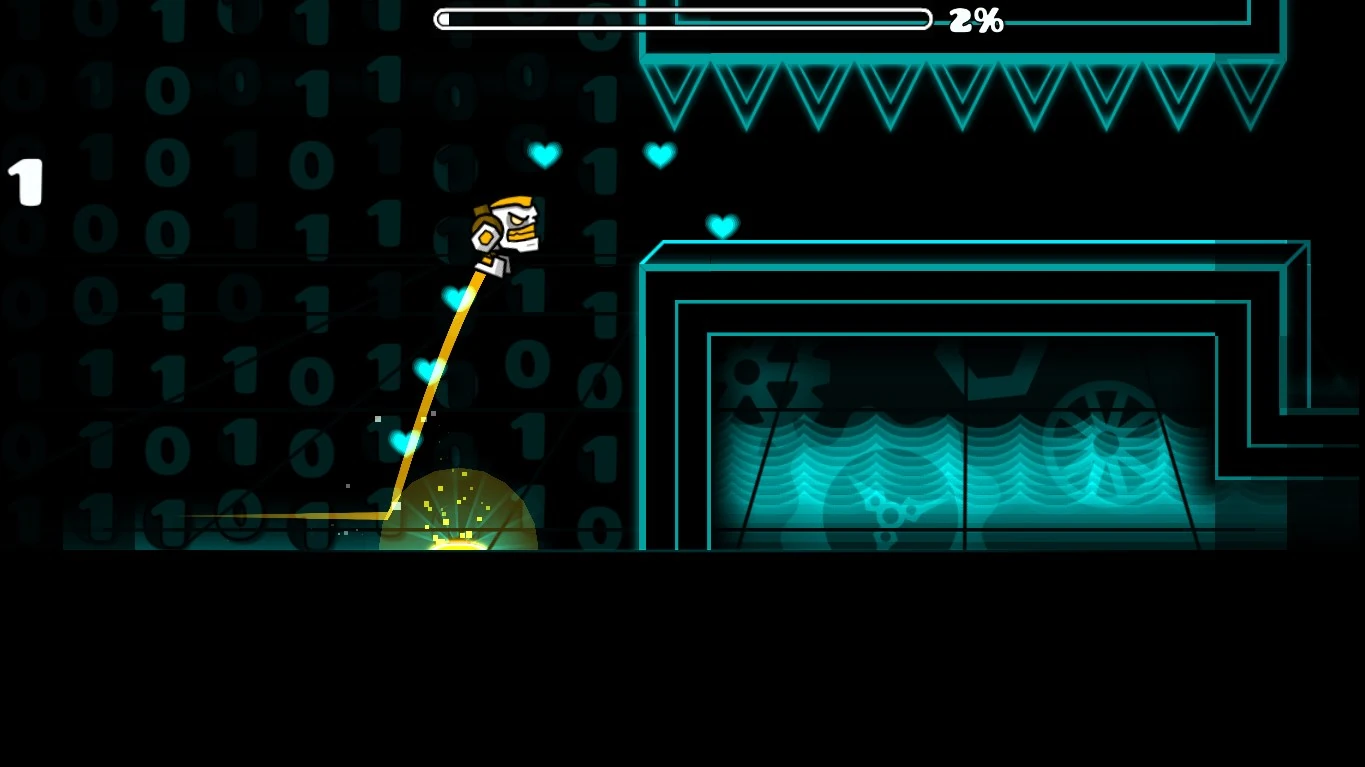Click the water wave pattern in the left panel
The width and height of the screenshot is (1365, 767).
tap(850, 465)
